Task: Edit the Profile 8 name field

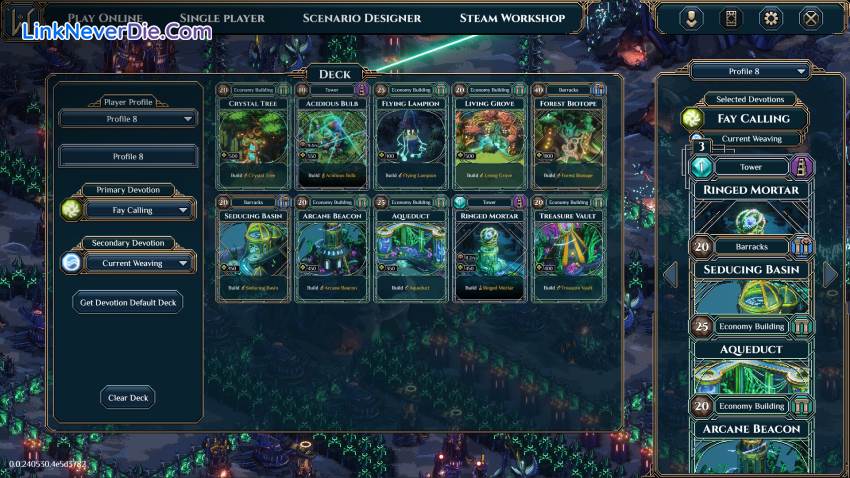Action: (x=127, y=156)
